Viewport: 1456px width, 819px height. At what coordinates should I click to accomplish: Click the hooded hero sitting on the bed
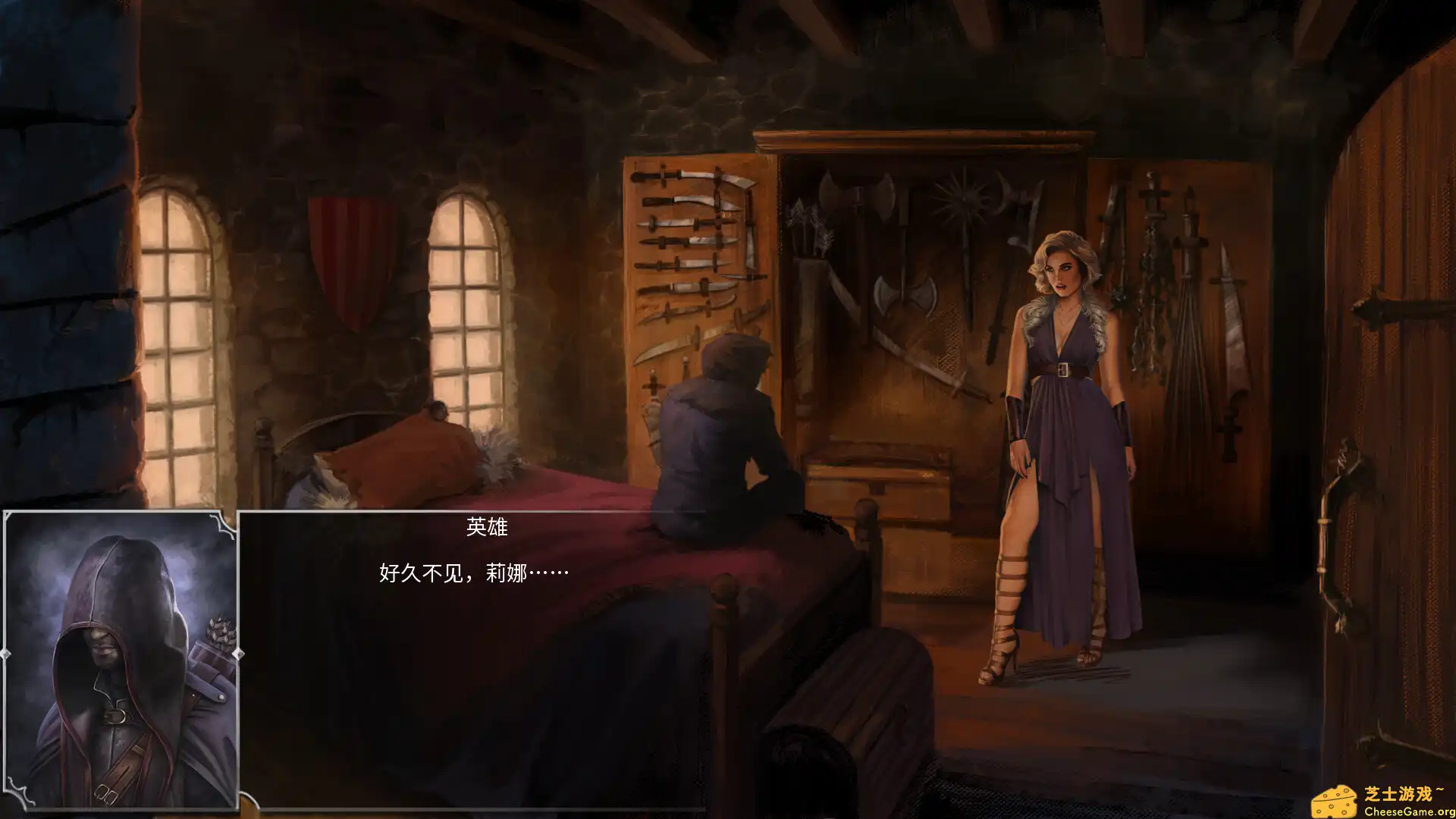720,432
